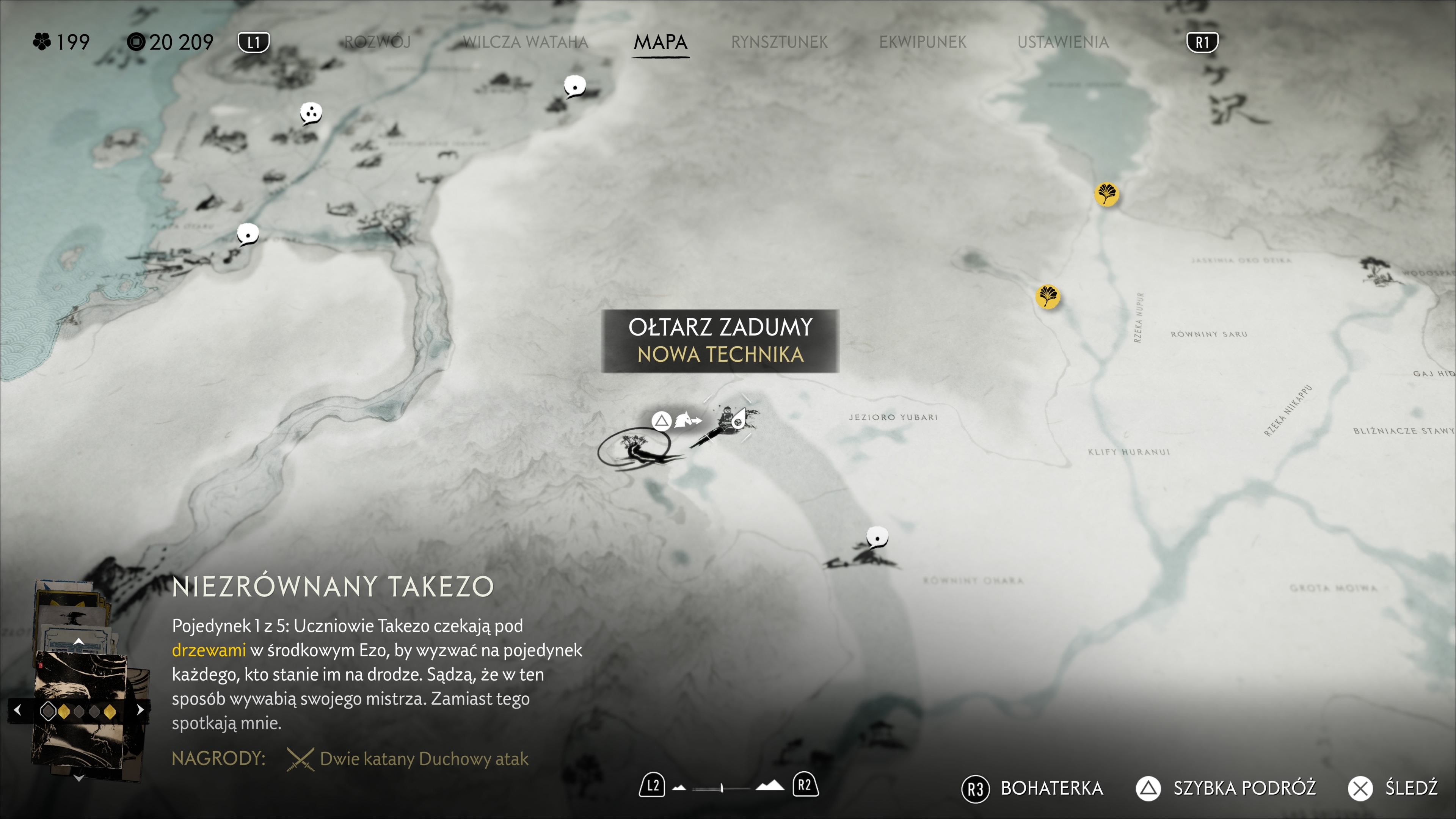The image size is (1456, 819).
Task: Move up the quest stack with the up chevron
Action: point(78,642)
